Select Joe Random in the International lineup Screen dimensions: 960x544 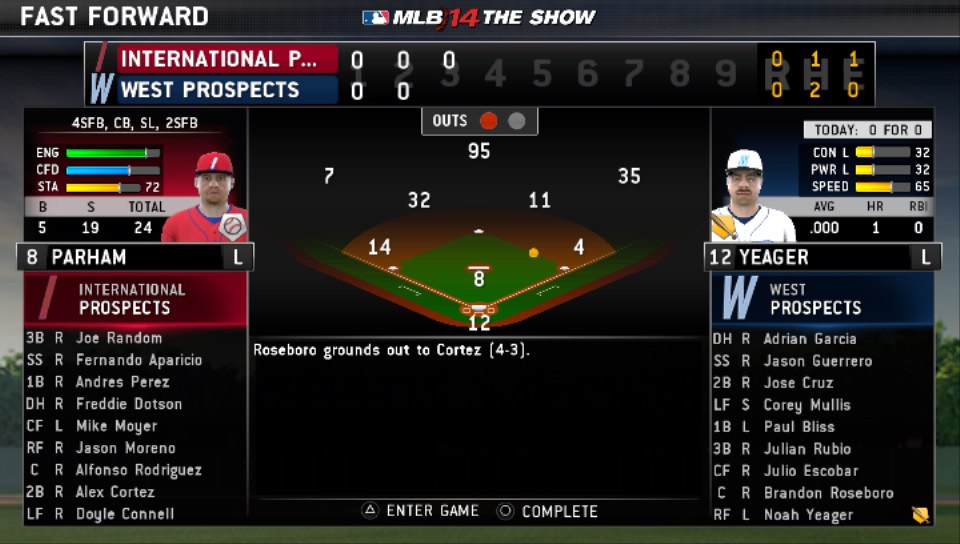pos(118,338)
